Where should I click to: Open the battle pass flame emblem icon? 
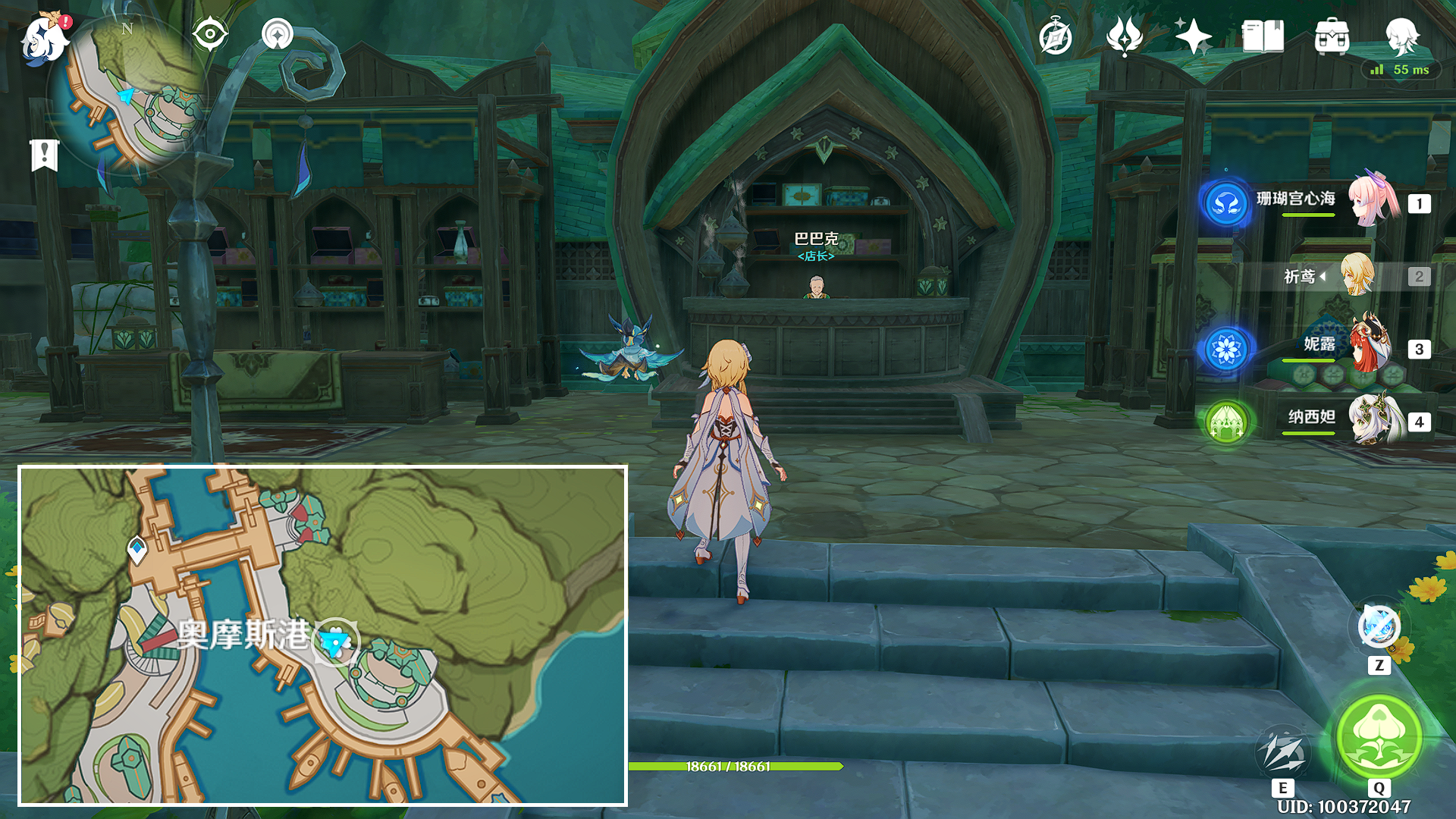(1124, 36)
